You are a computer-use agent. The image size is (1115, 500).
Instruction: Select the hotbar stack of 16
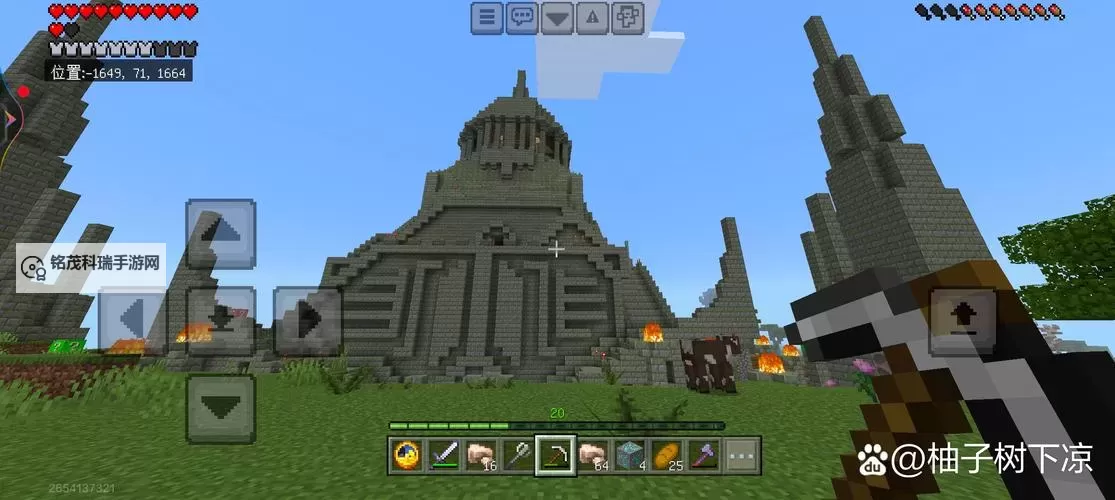coord(480,455)
